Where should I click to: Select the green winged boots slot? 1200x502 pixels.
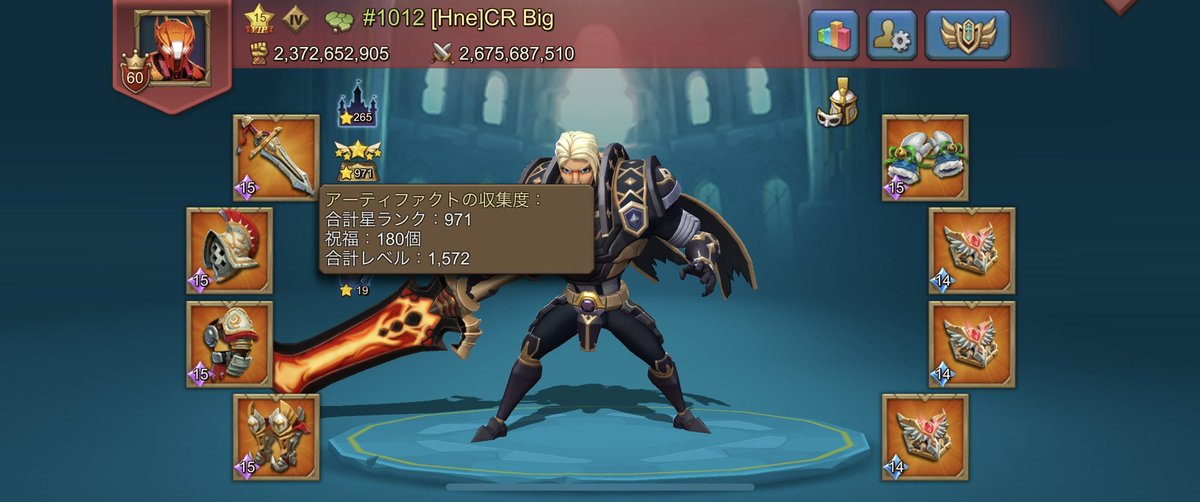[x=925, y=157]
